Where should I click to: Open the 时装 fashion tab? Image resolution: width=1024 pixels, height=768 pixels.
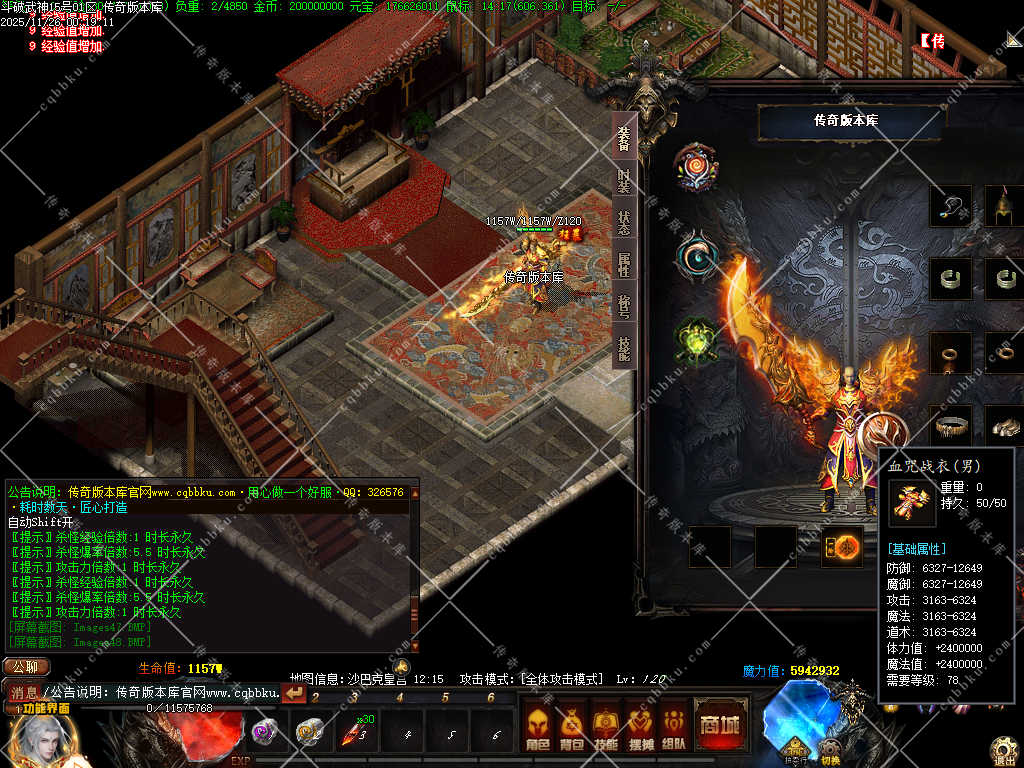pyautogui.click(x=624, y=180)
